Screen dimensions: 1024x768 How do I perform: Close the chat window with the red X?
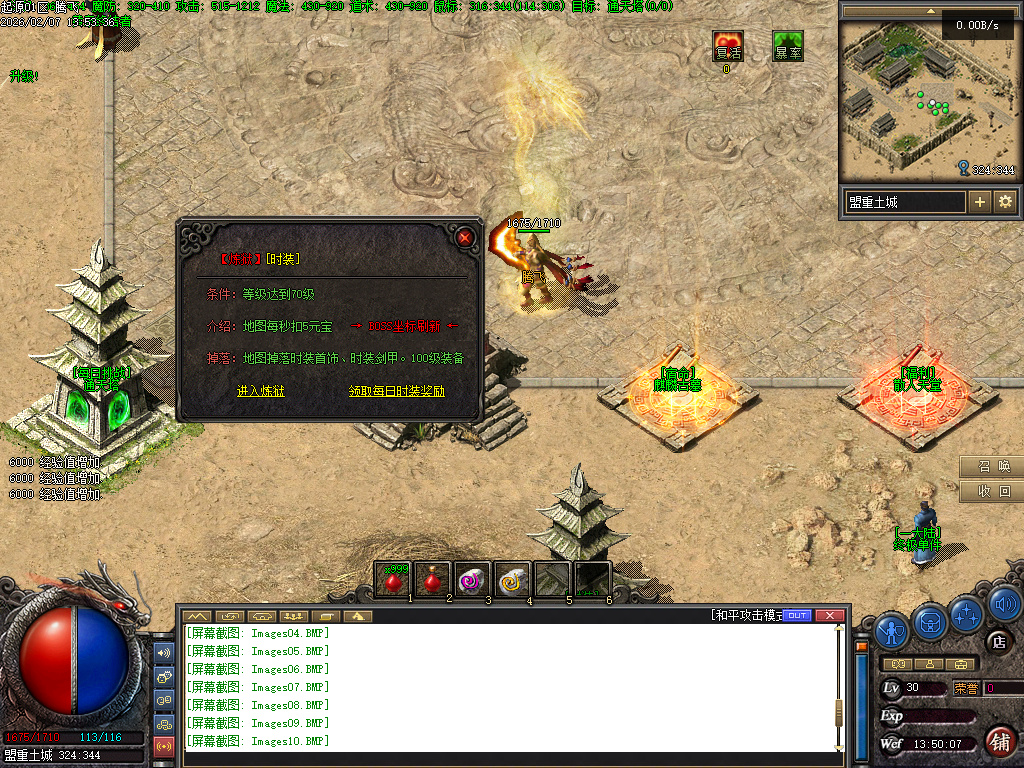coord(829,615)
